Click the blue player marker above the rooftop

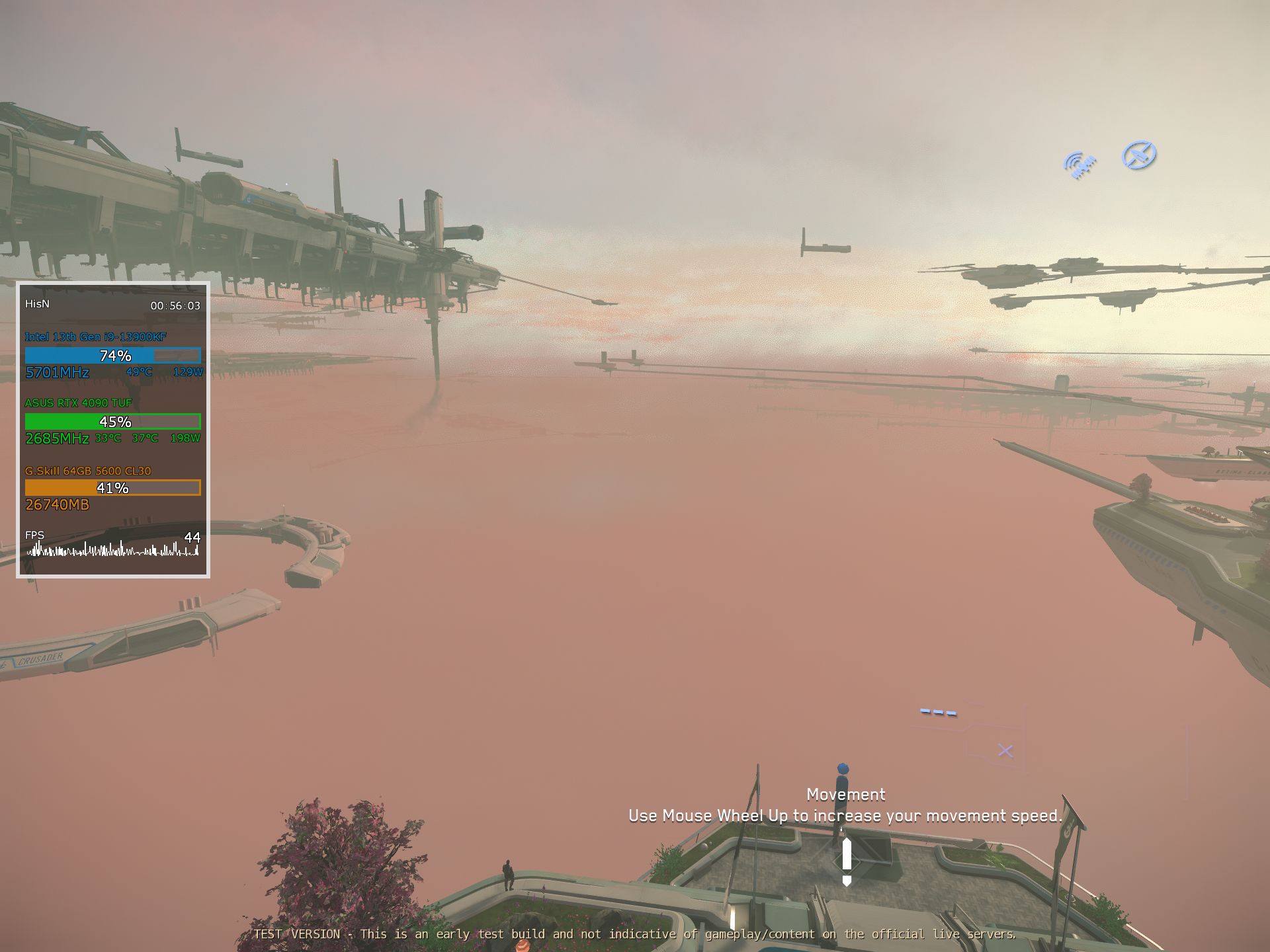pyautogui.click(x=843, y=767)
